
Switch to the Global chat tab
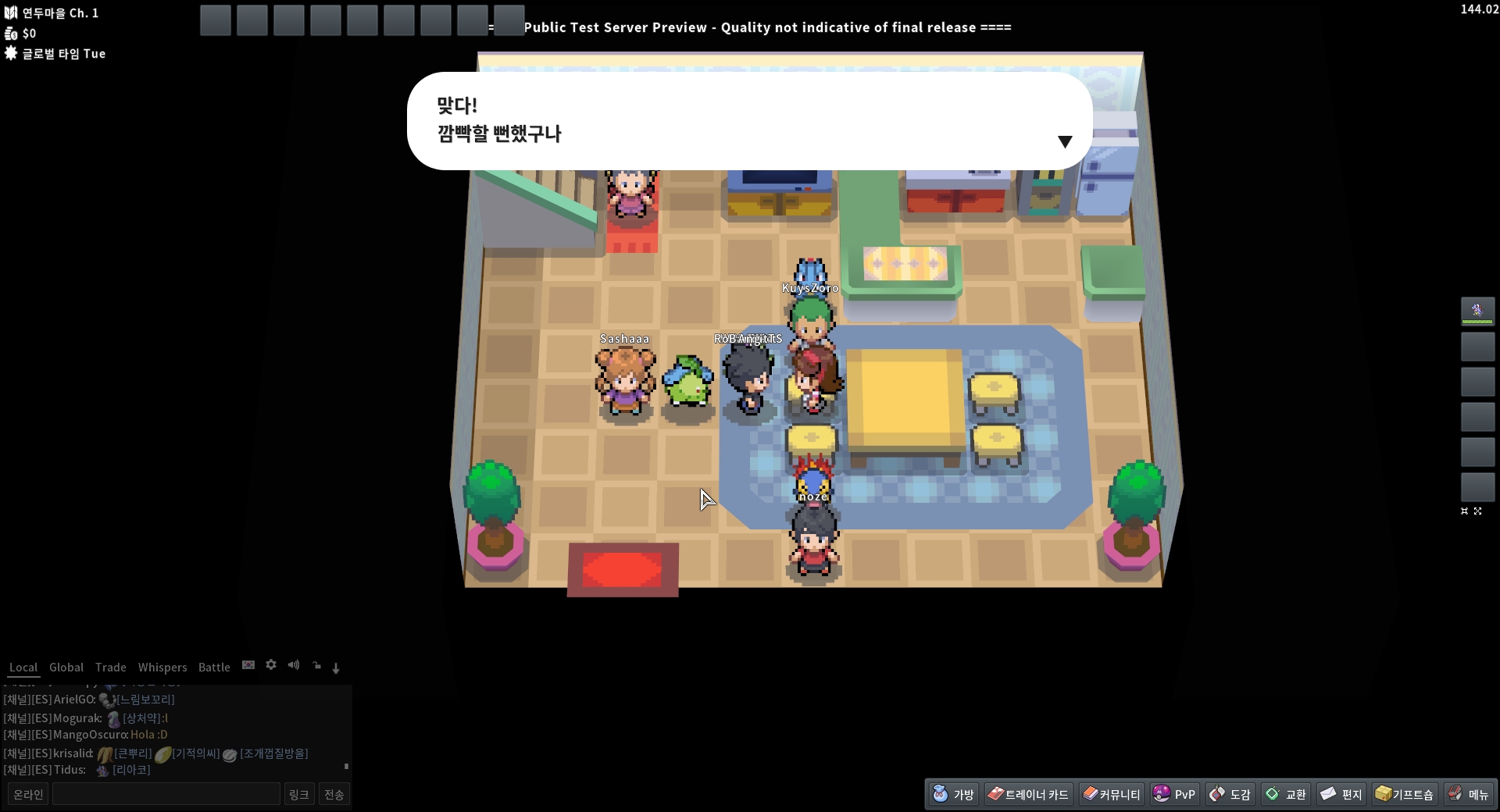coord(66,668)
